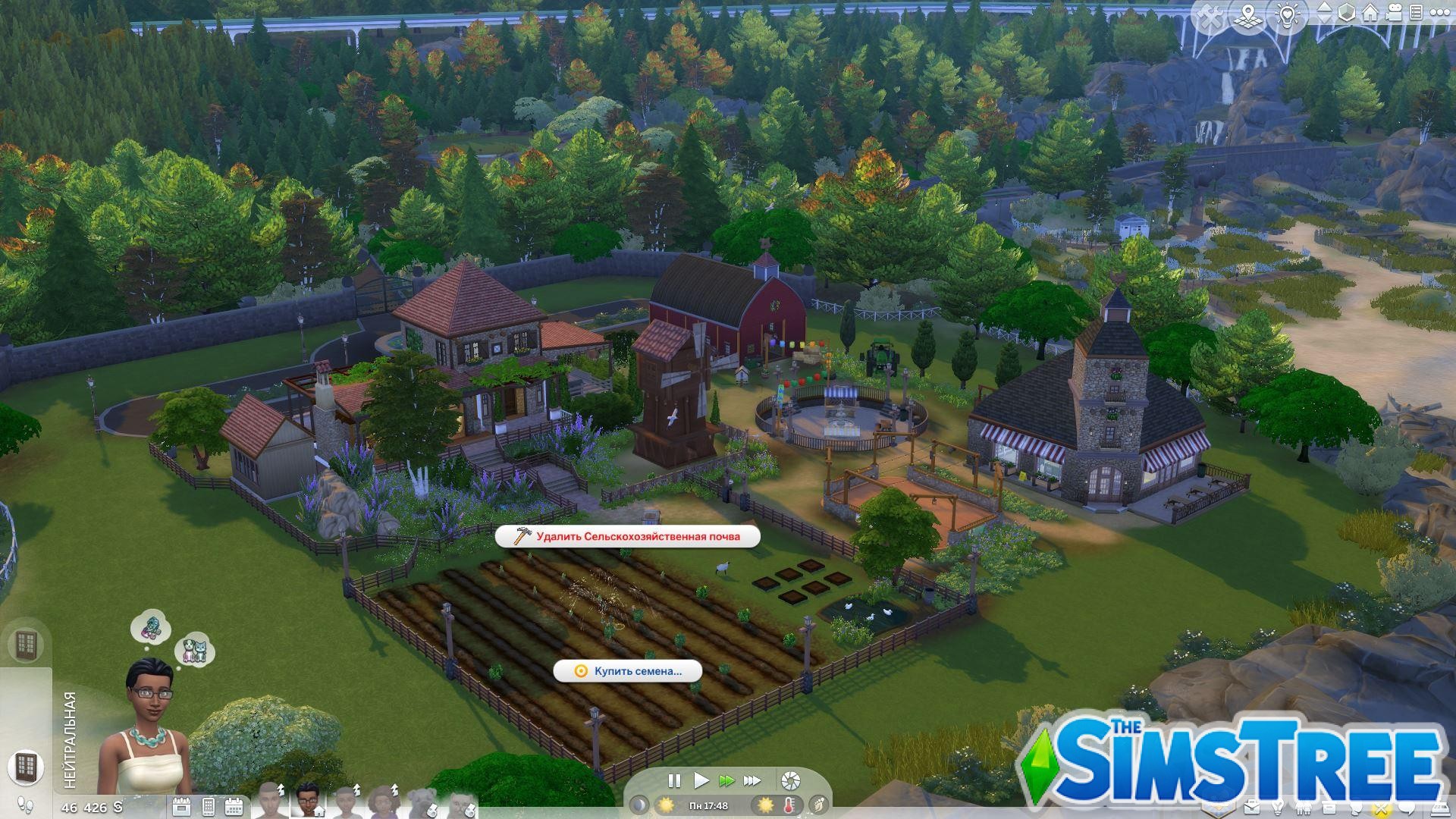Open the Sim's phone icon
The image size is (1456, 819).
point(208,808)
